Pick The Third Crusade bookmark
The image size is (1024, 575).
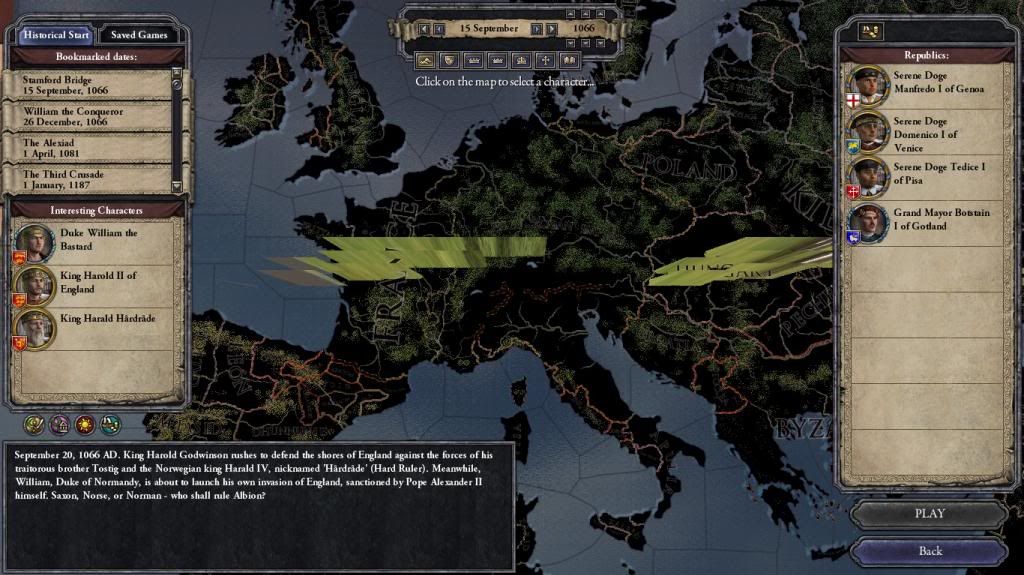pyautogui.click(x=88, y=179)
